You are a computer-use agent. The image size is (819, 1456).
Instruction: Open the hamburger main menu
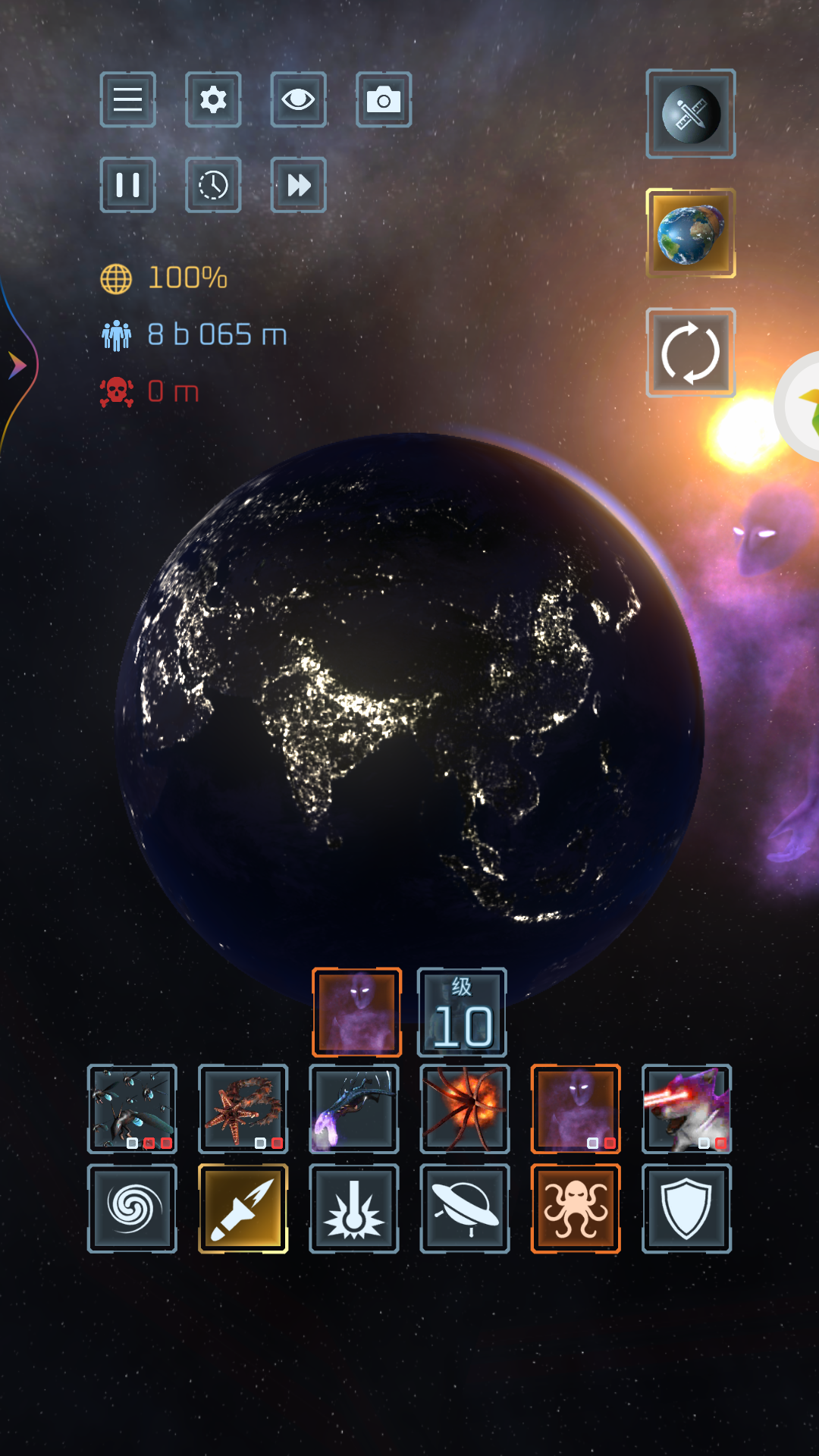127,99
